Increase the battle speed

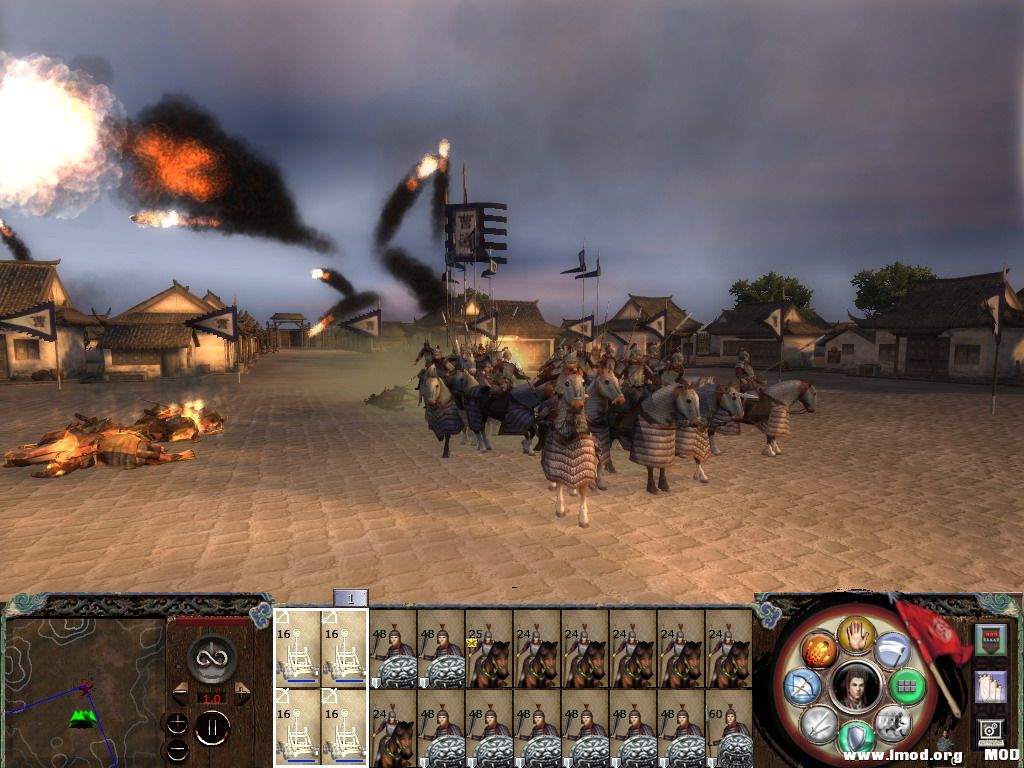tap(242, 693)
